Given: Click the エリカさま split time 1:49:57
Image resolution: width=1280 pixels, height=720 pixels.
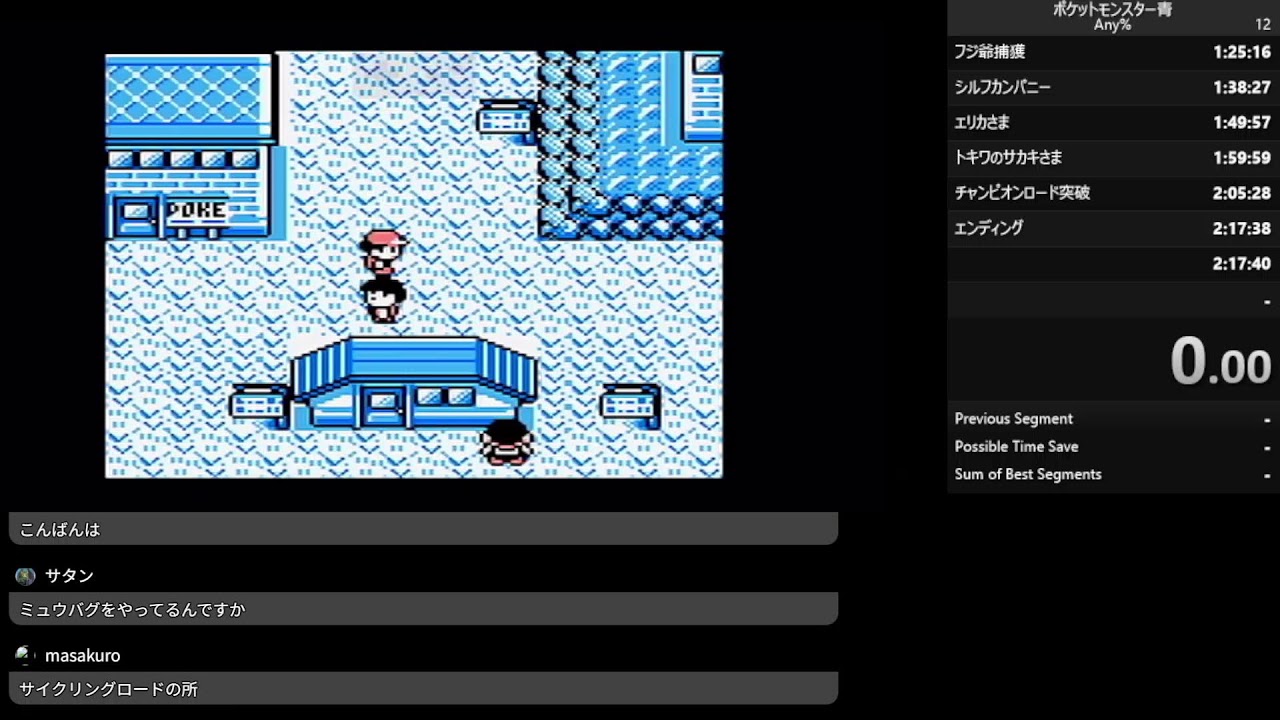Looking at the screenshot, I should [x=1240, y=122].
